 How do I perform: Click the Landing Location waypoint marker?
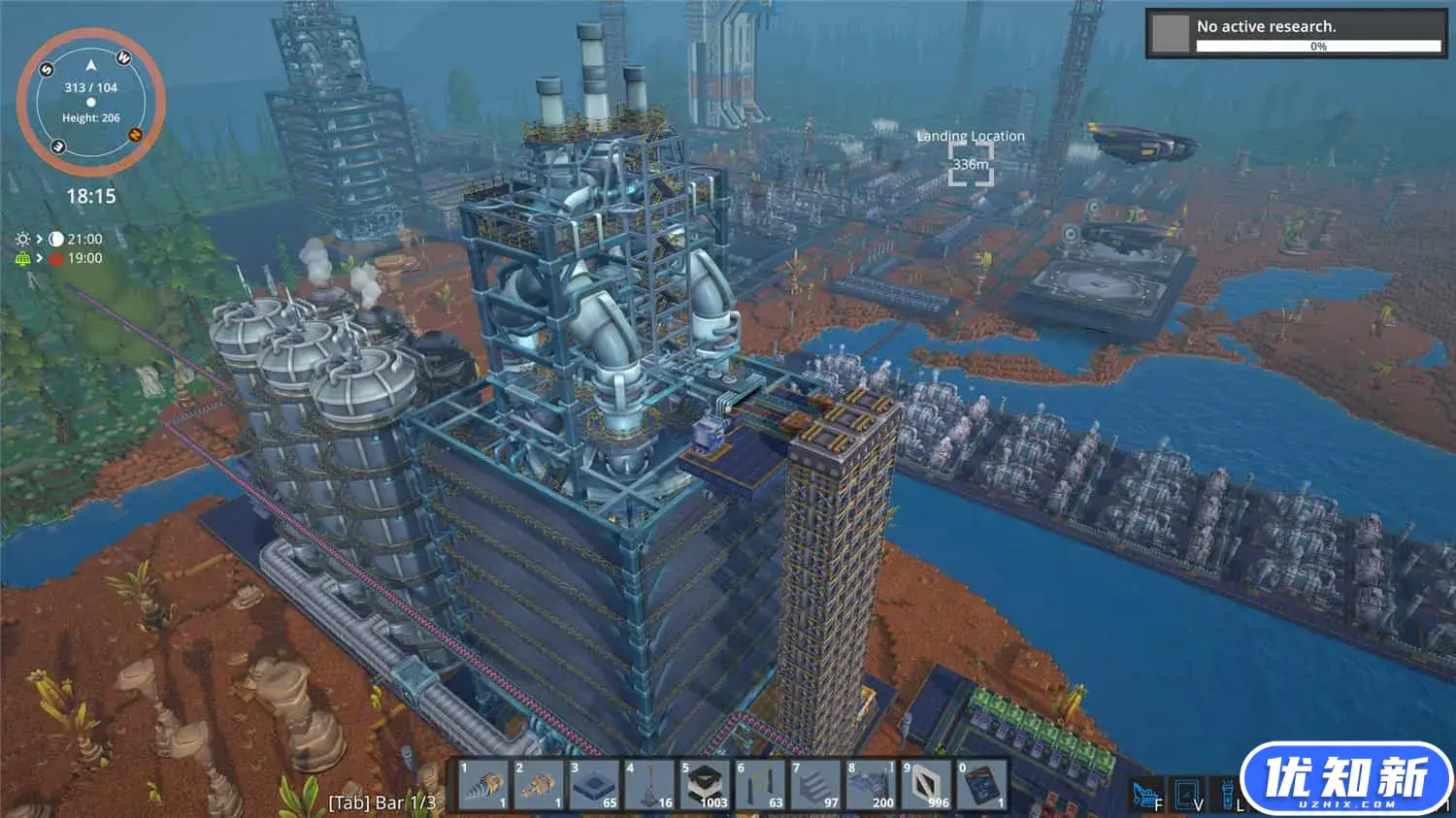pyautogui.click(x=970, y=163)
